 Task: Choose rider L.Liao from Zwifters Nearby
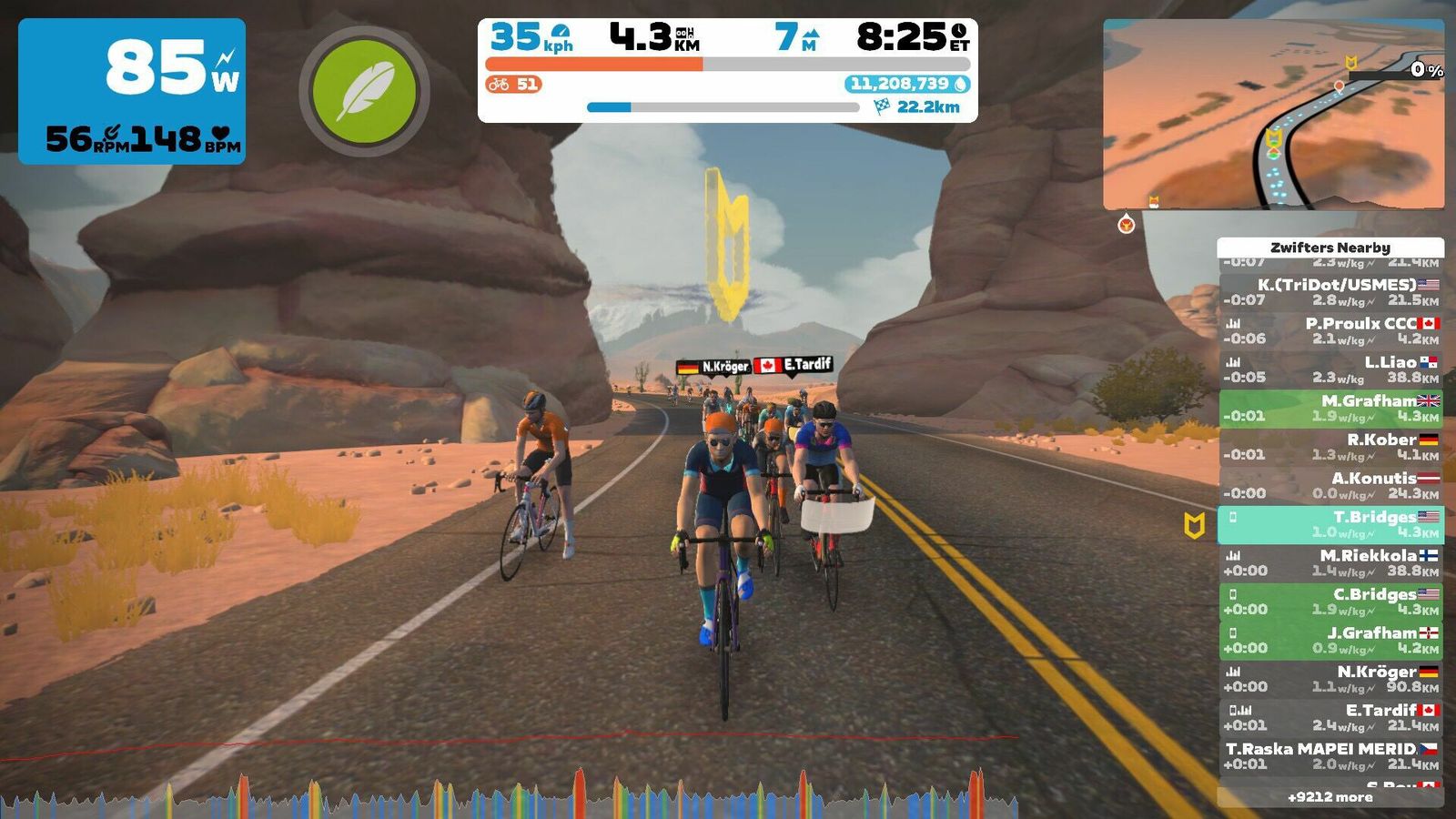[1330, 369]
